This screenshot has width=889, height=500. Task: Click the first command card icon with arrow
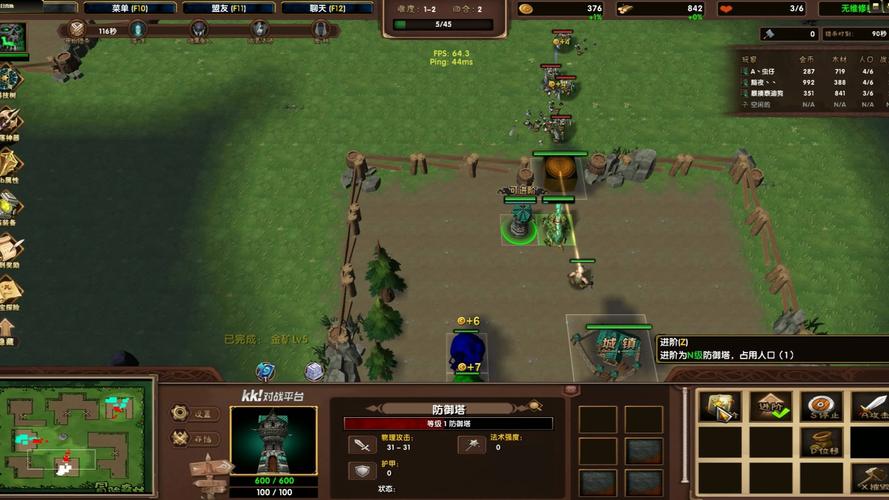point(720,408)
